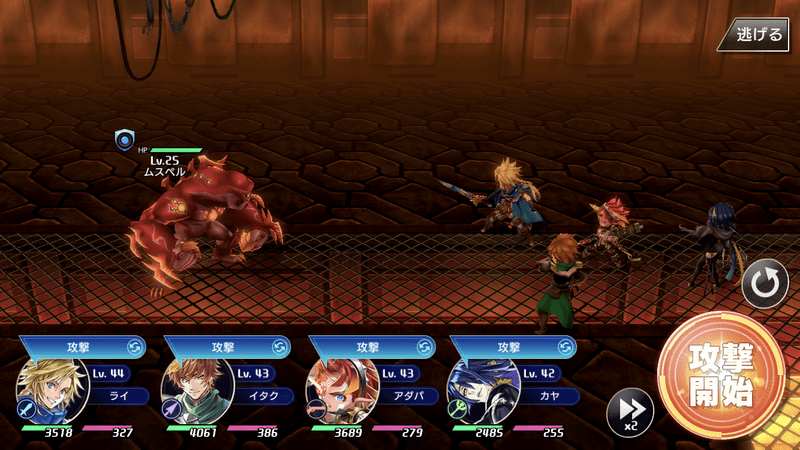Viewport: 800px width, 450px height.
Task: Tap the 逃げる (escape) button
Action: 759,33
